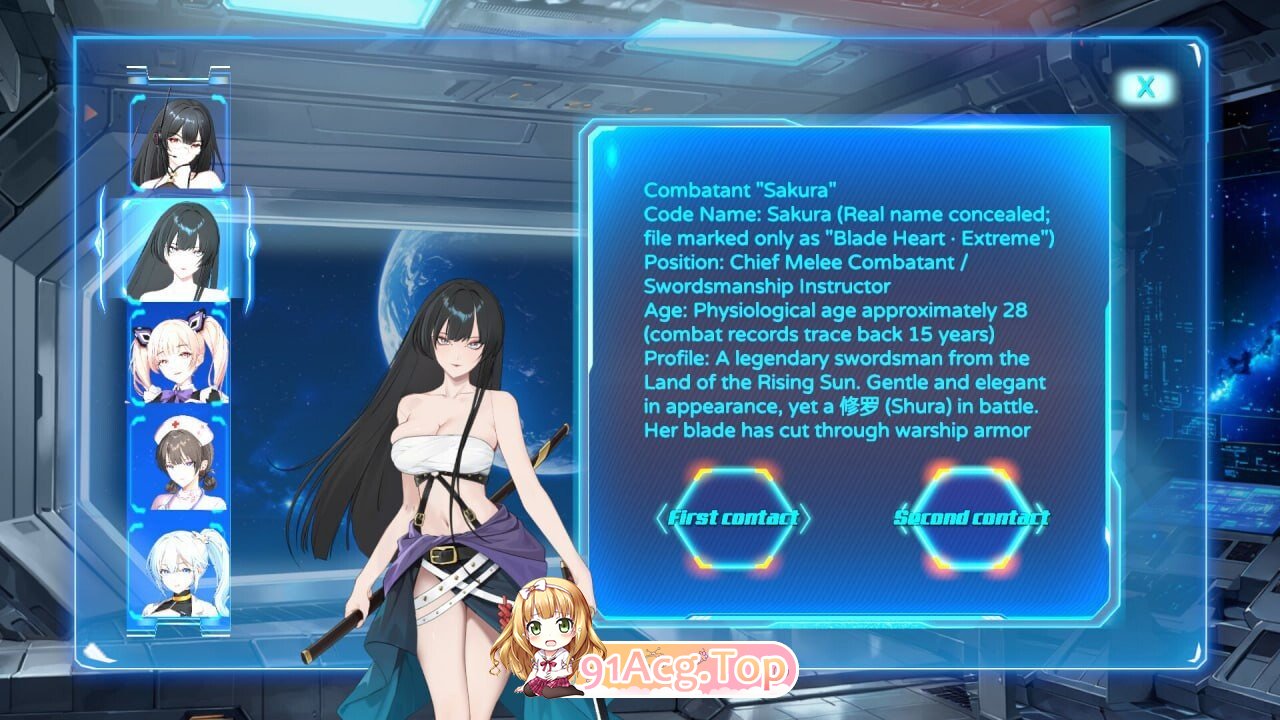Select the black-haired girl with headset portrait
The image size is (1280, 720).
178,143
